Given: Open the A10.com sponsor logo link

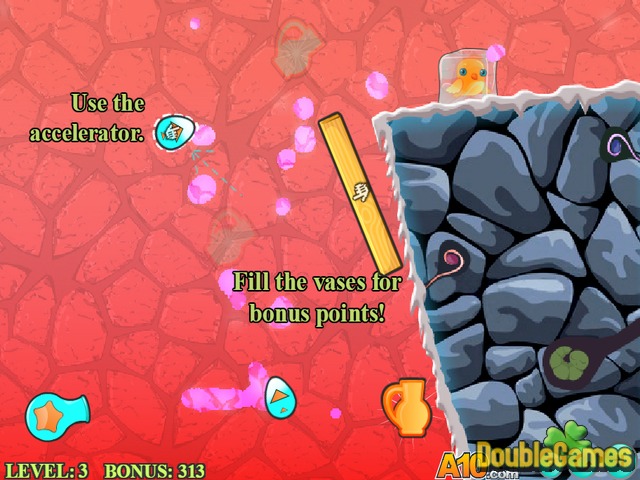Looking at the screenshot, I should pos(464,462).
